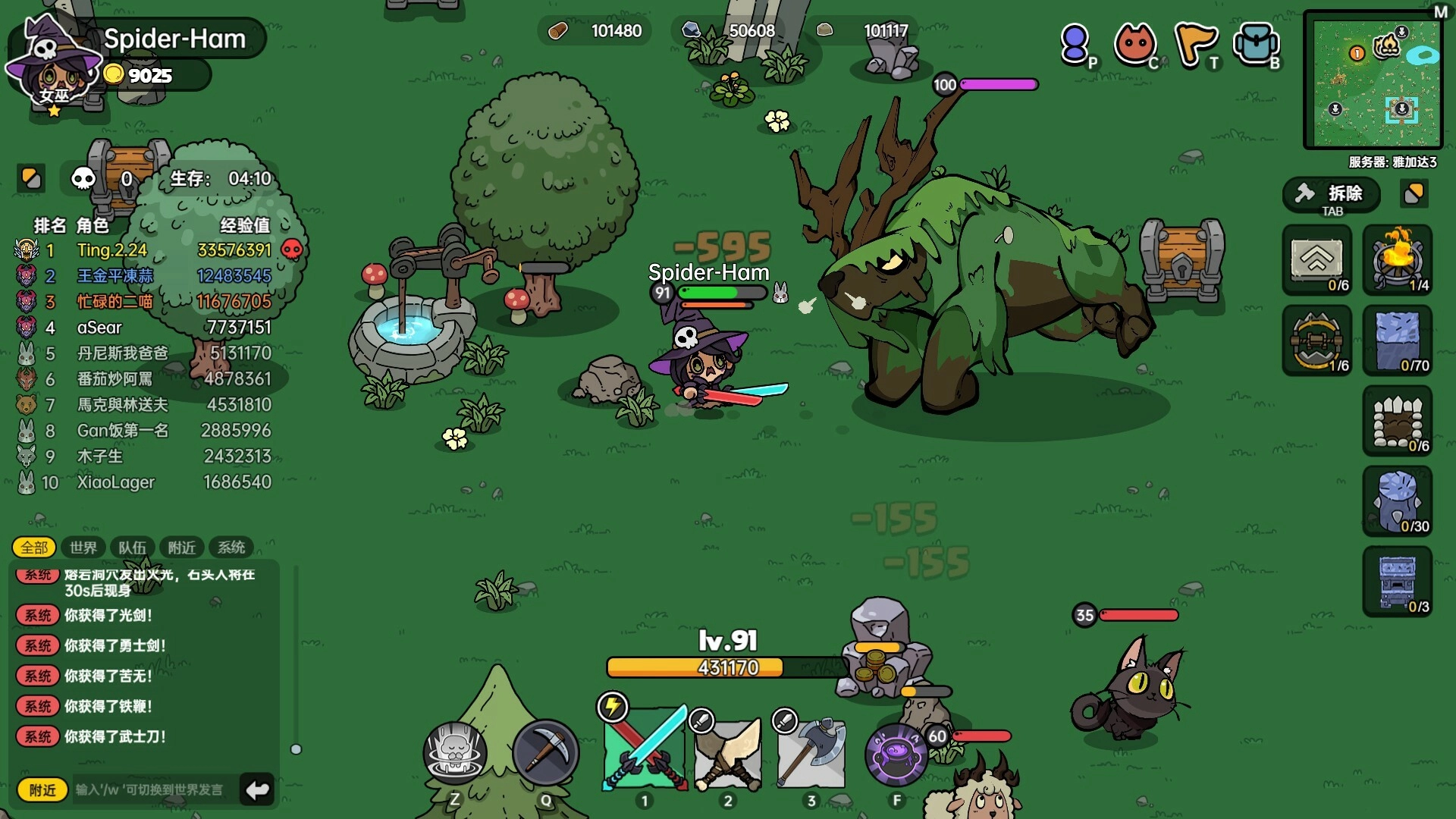Click the chat message input field
Viewport: 1456px width, 819px height.
(152, 790)
